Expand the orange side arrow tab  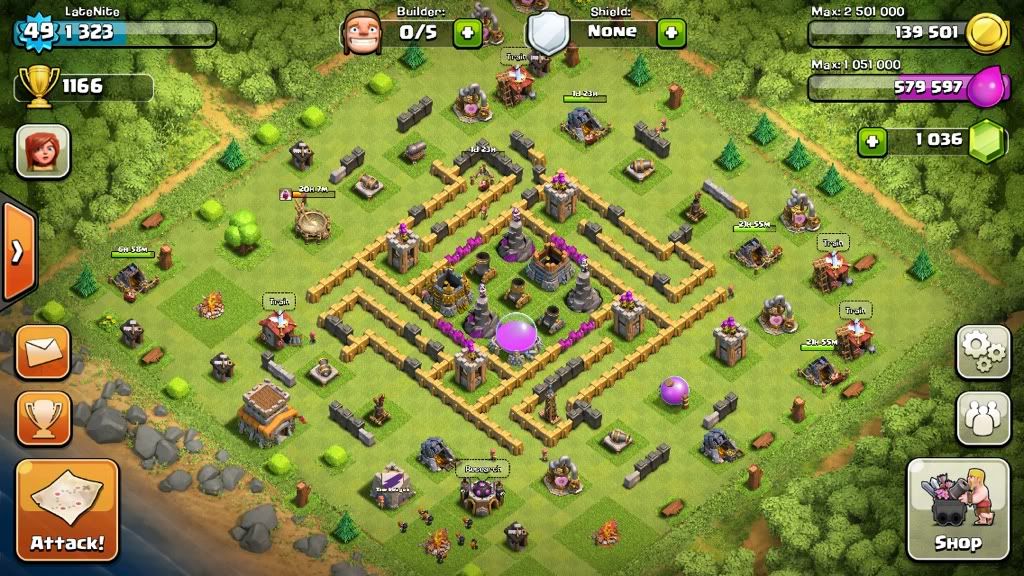coord(17,252)
